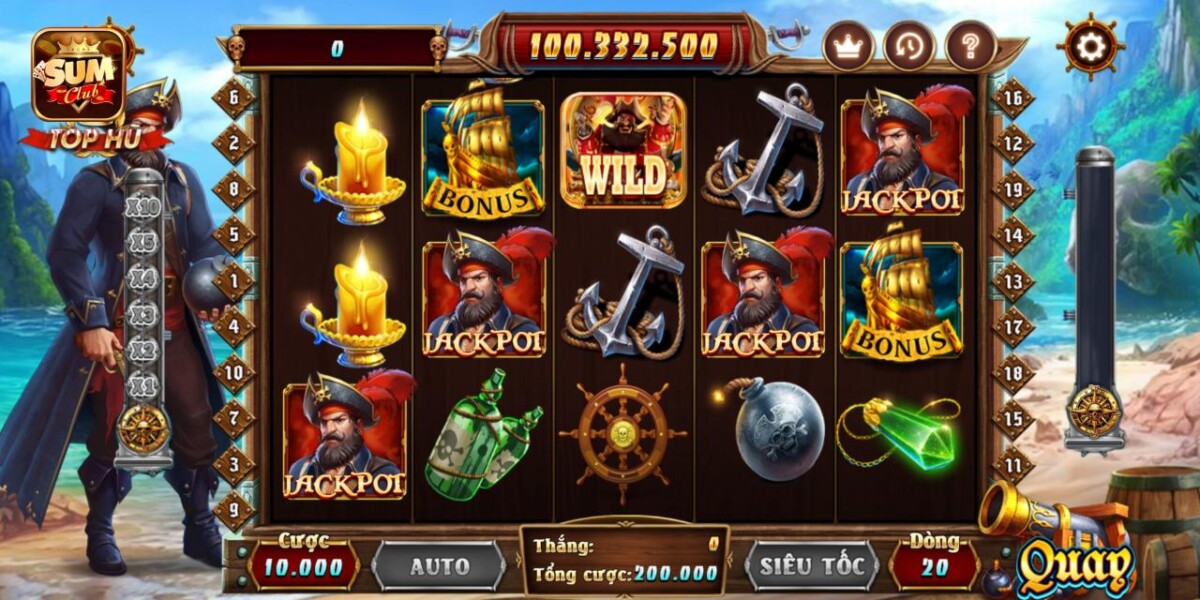
Task: Select payline number 6 marker
Action: coord(234,98)
